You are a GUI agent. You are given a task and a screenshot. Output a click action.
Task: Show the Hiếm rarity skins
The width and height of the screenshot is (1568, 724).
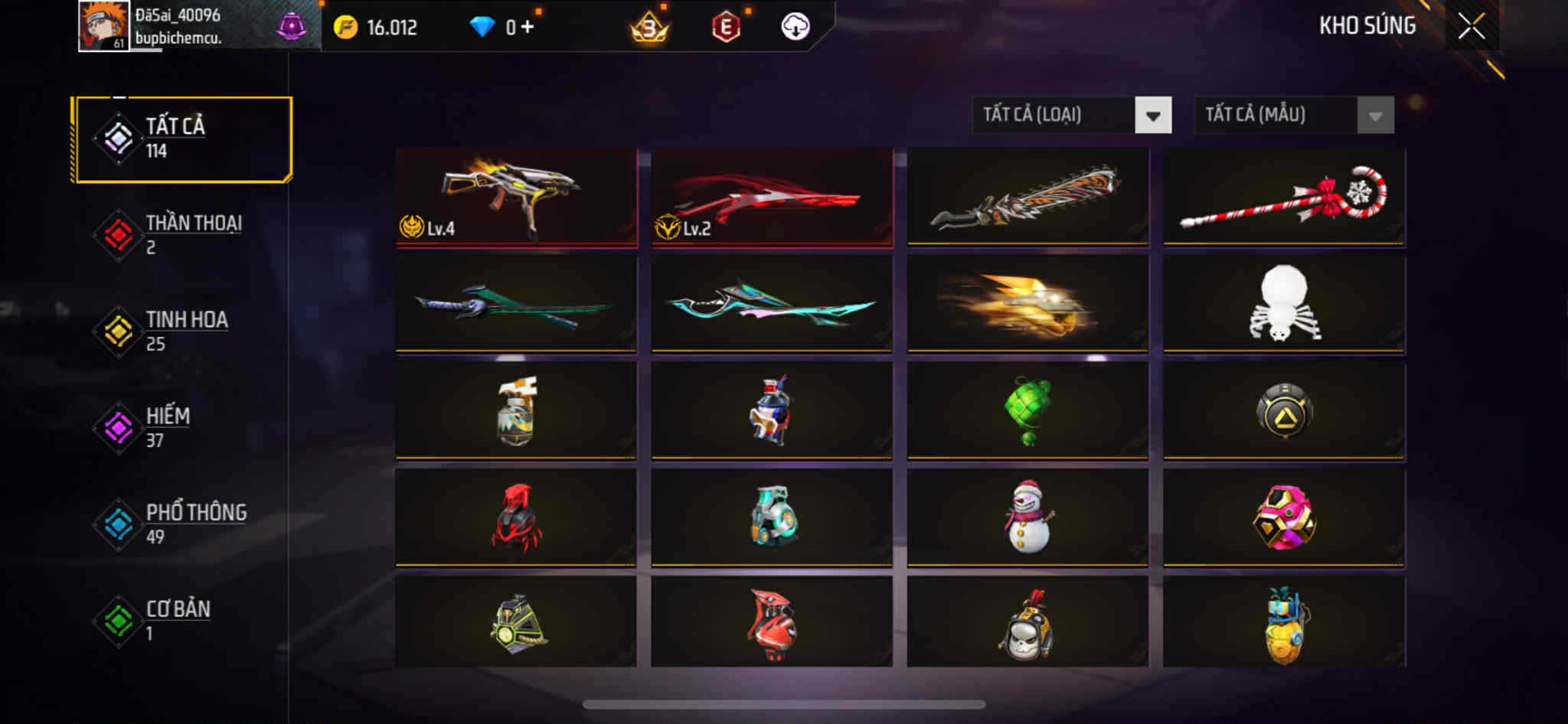182,428
